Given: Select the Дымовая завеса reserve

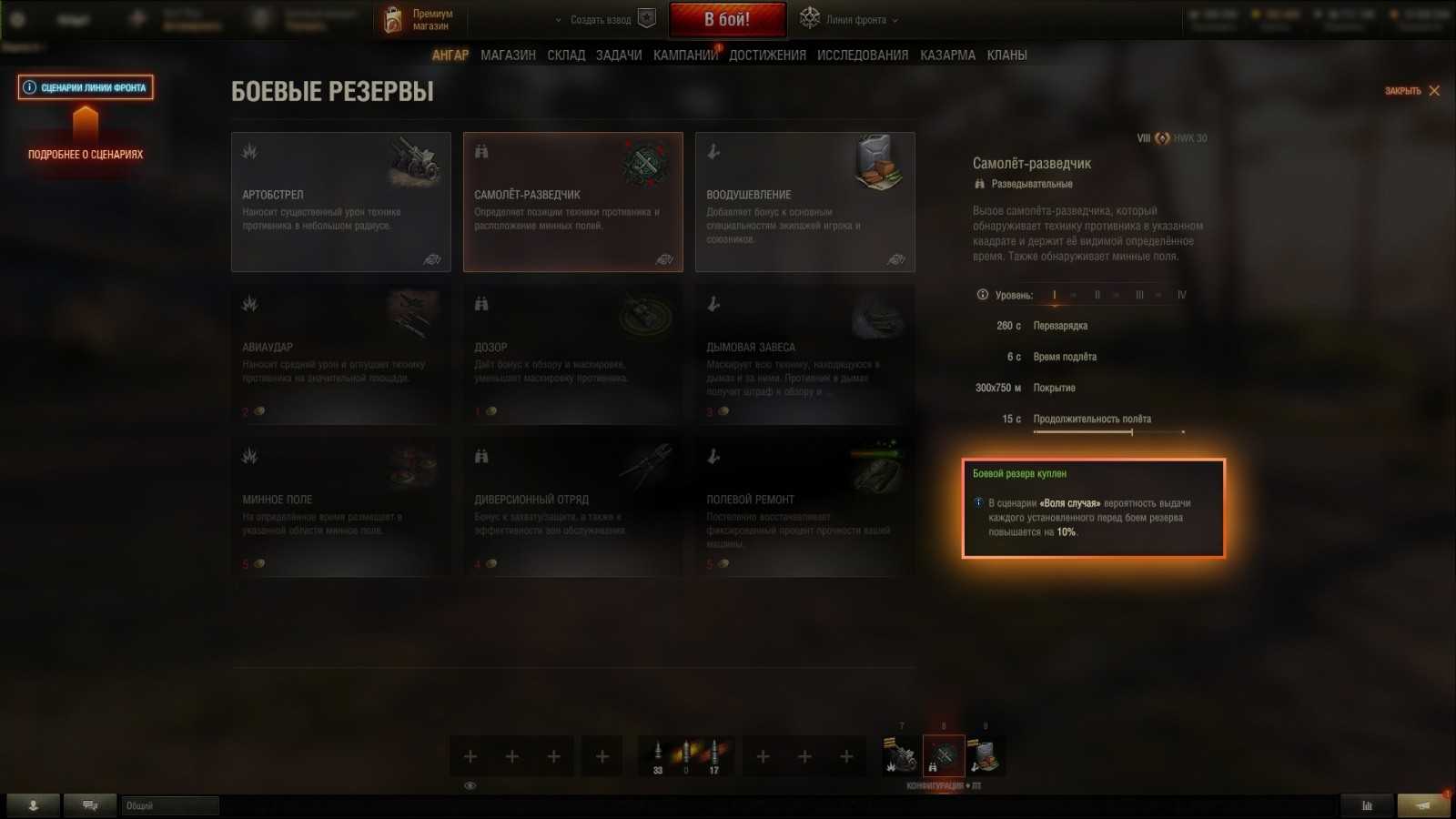Looking at the screenshot, I should pyautogui.click(x=804, y=355).
